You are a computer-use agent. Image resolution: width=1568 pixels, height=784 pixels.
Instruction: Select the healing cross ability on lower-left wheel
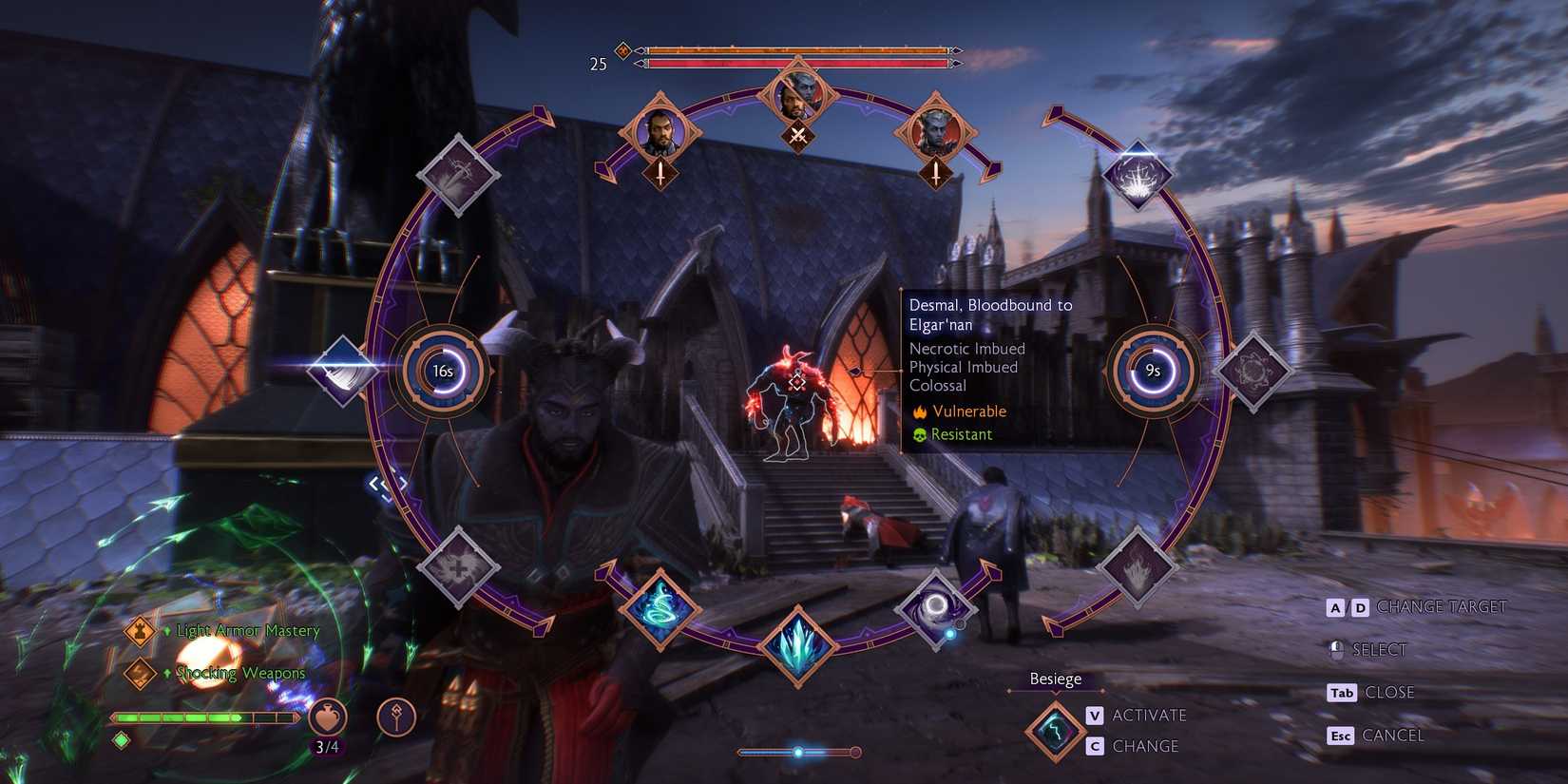pyautogui.click(x=458, y=568)
